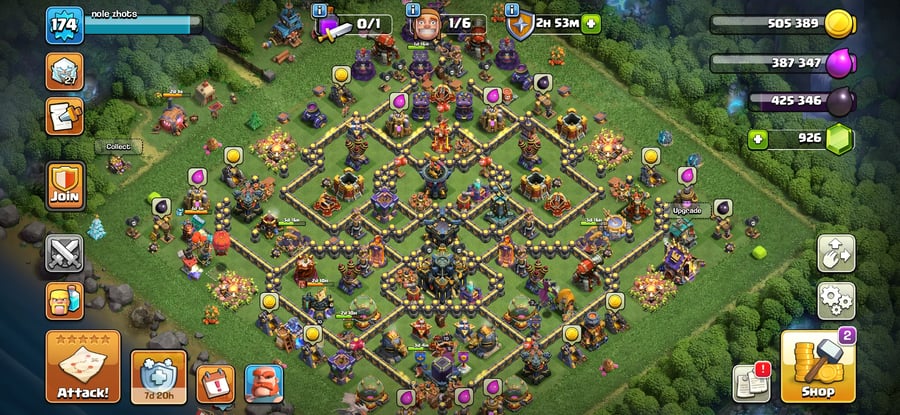Open the crossed swords battle log
This screenshot has height=415, width=900.
(65, 253)
